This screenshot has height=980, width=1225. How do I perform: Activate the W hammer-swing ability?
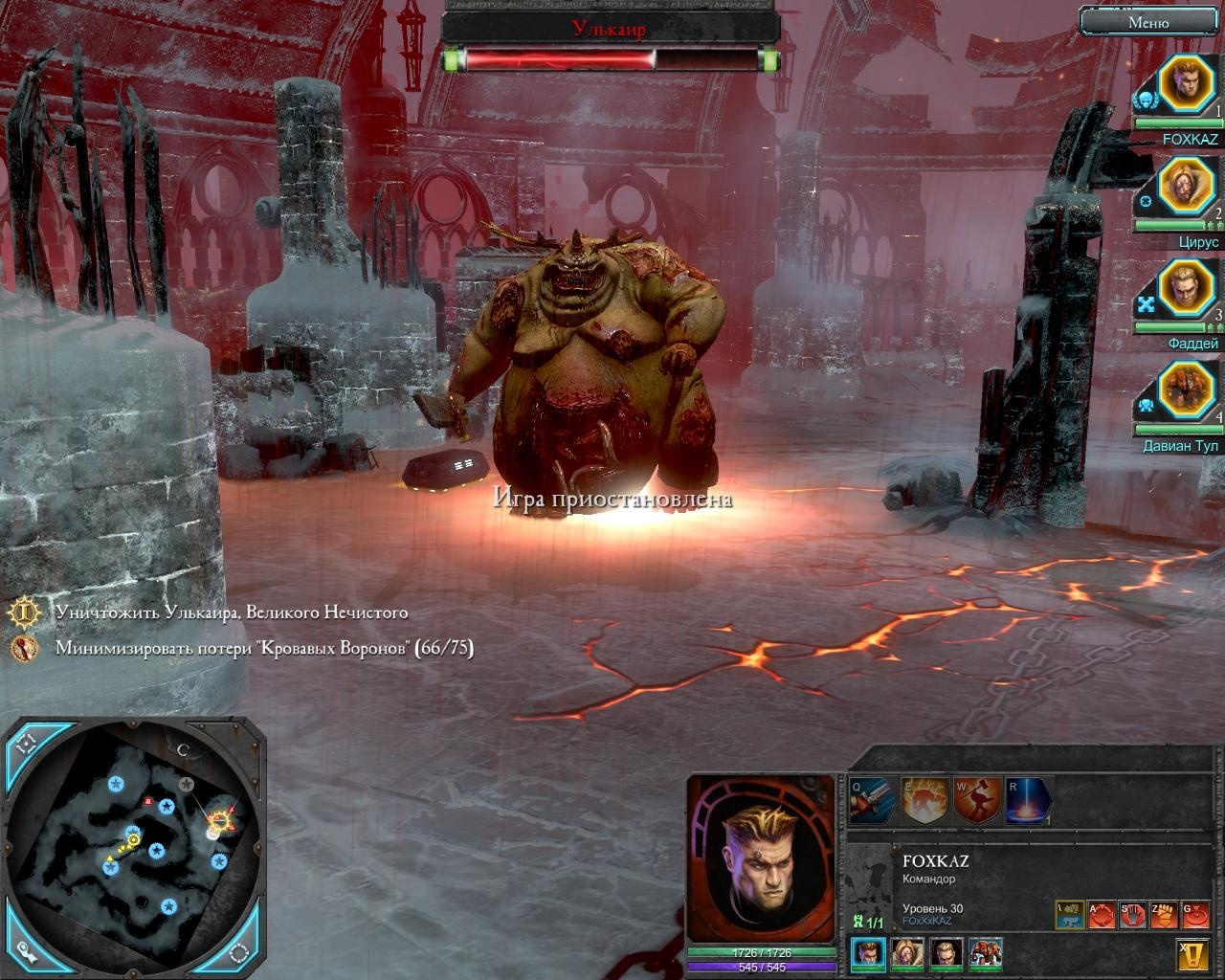(x=977, y=801)
